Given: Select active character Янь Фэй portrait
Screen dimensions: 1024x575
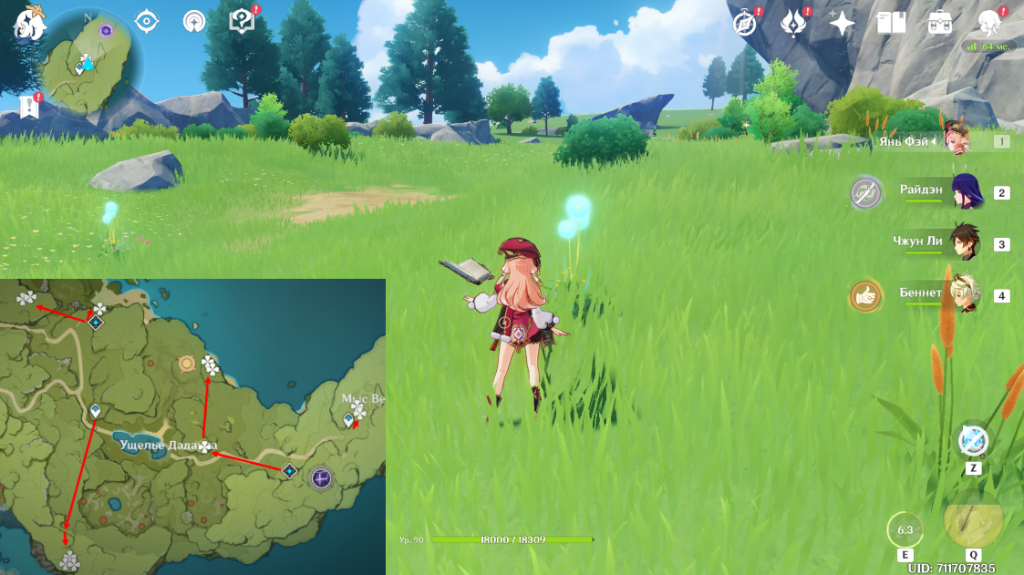Looking at the screenshot, I should pos(956,141).
